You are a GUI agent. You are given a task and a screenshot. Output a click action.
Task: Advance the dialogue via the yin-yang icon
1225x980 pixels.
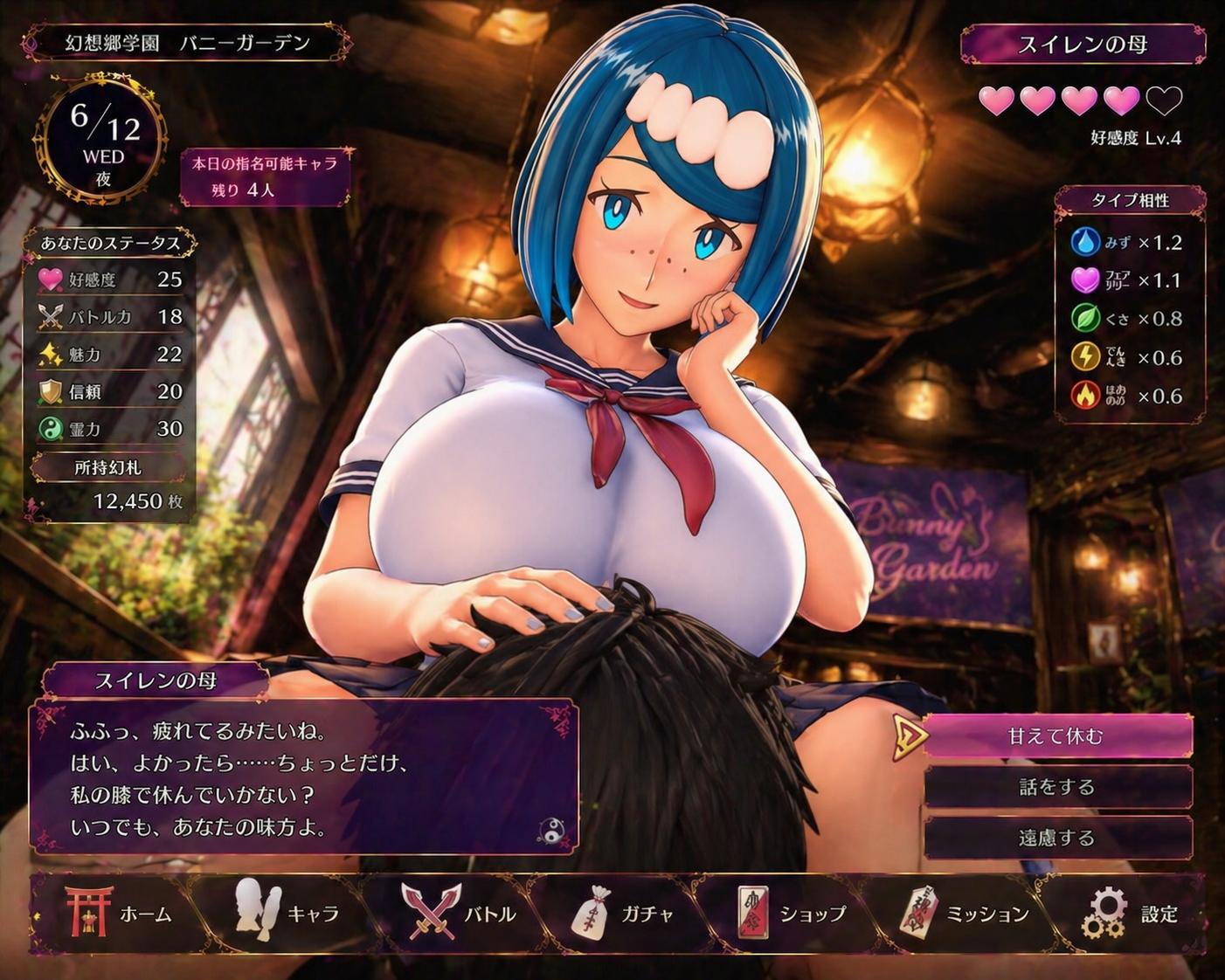pos(550,831)
